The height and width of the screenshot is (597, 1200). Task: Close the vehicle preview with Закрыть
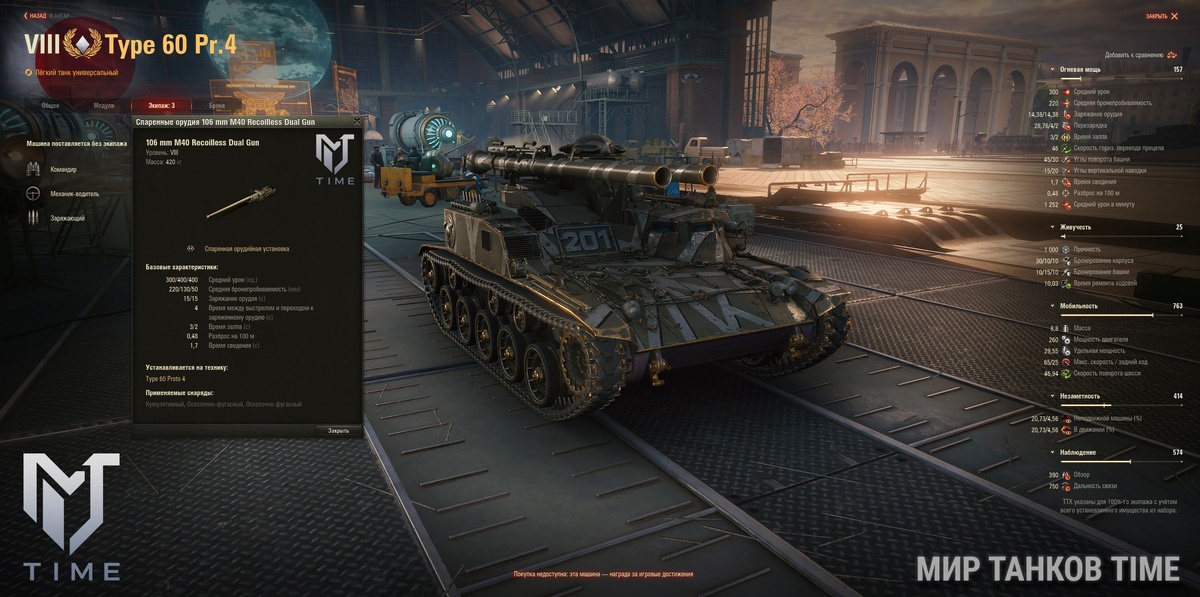1161,16
